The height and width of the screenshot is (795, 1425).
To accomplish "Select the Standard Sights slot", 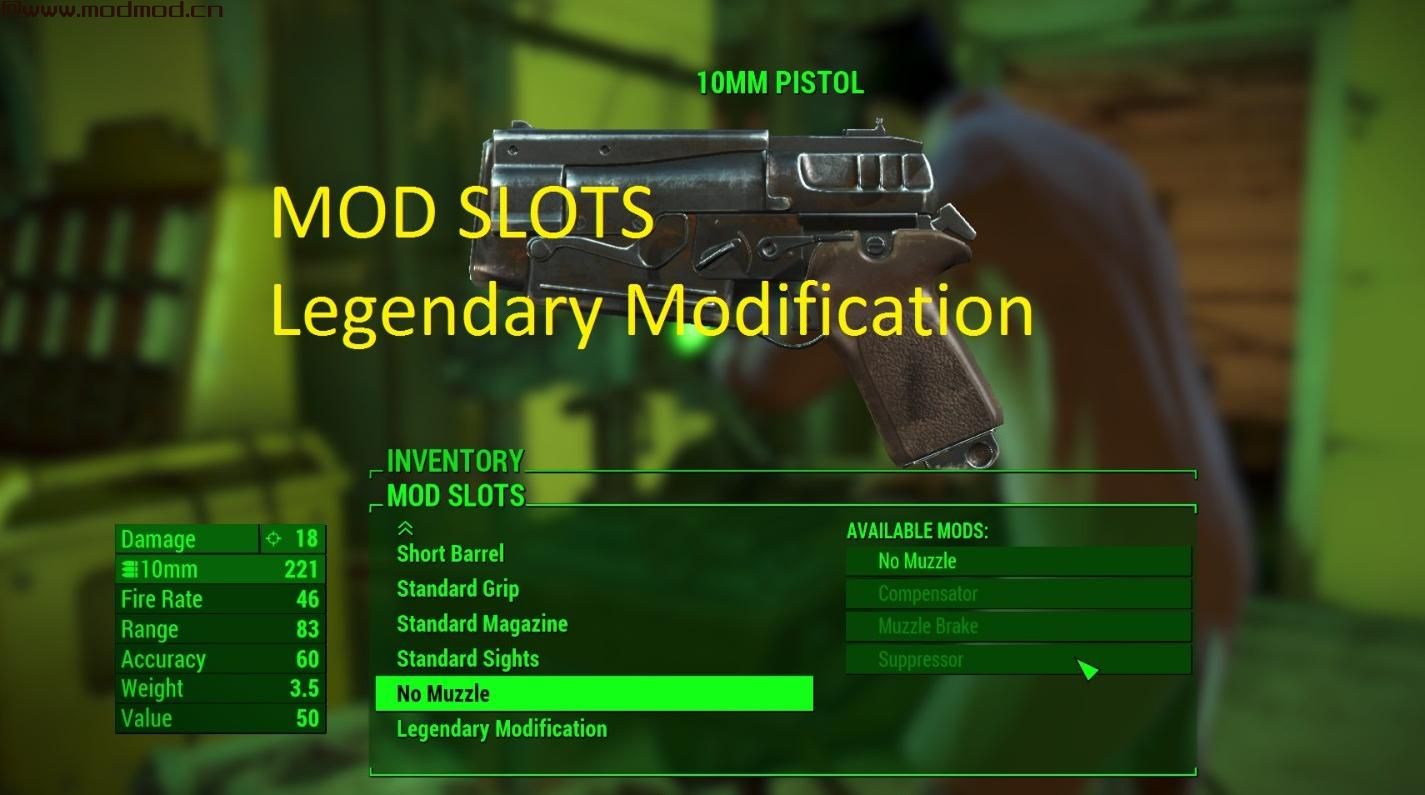I will 467,659.
